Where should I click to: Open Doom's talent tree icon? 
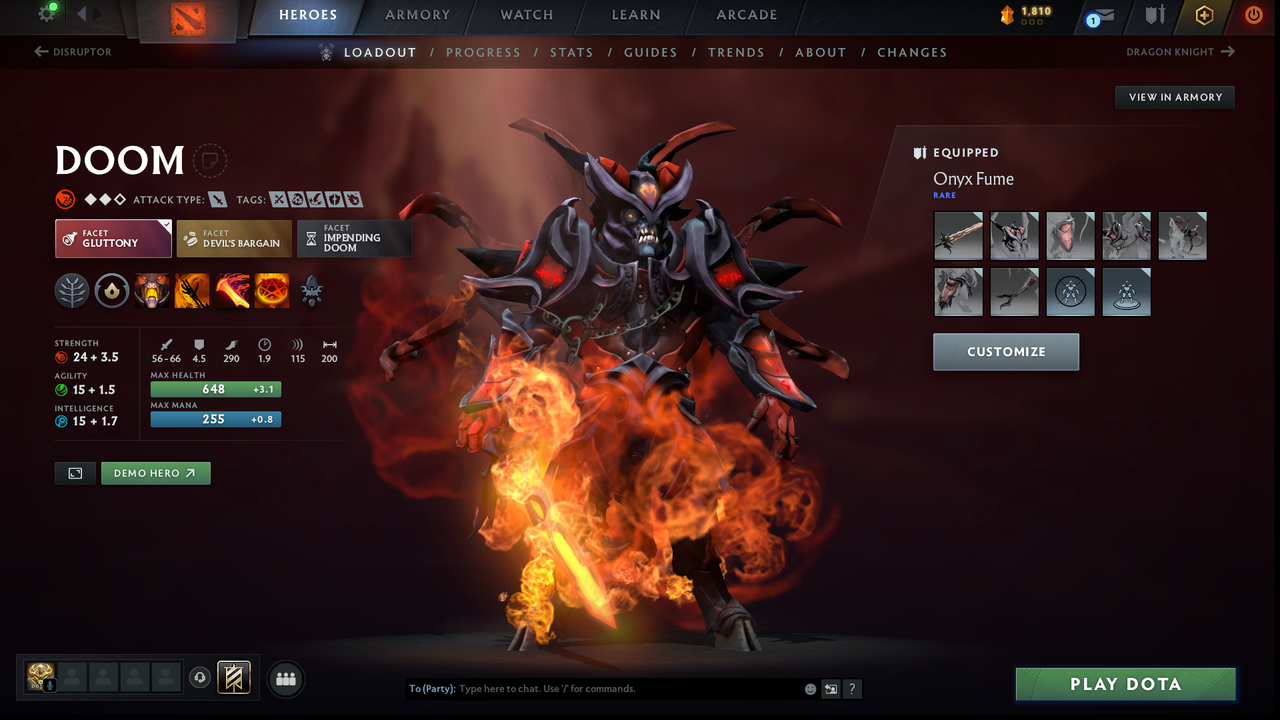(72, 290)
